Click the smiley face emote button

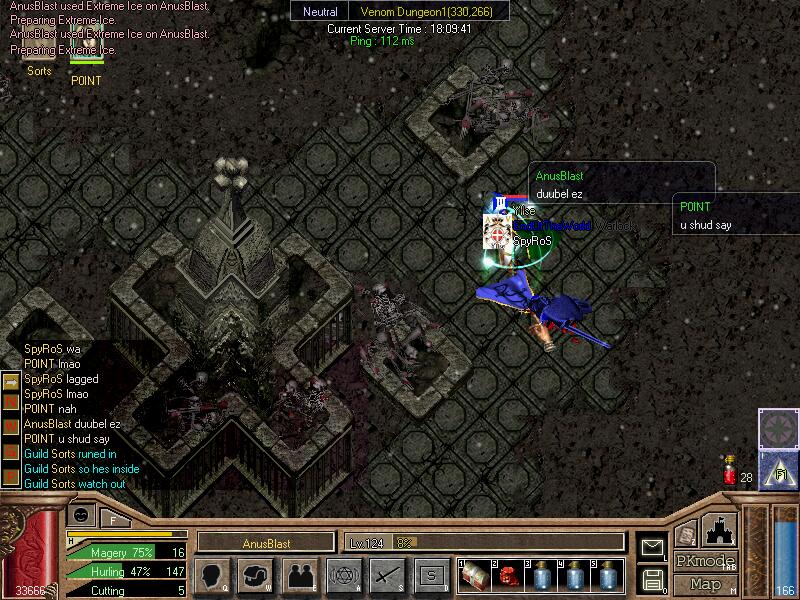[x=81, y=514]
